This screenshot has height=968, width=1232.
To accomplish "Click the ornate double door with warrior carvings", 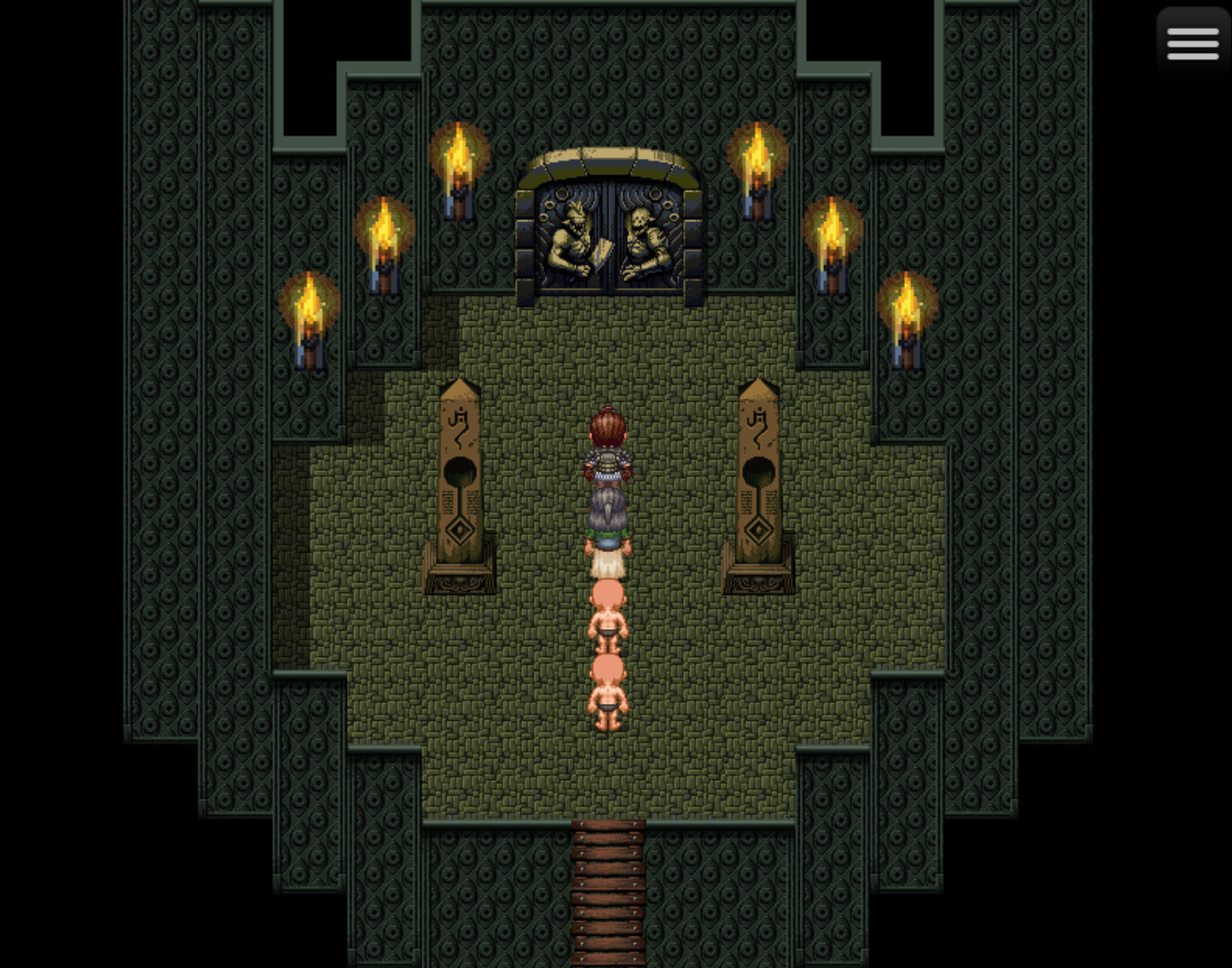I will tap(609, 234).
